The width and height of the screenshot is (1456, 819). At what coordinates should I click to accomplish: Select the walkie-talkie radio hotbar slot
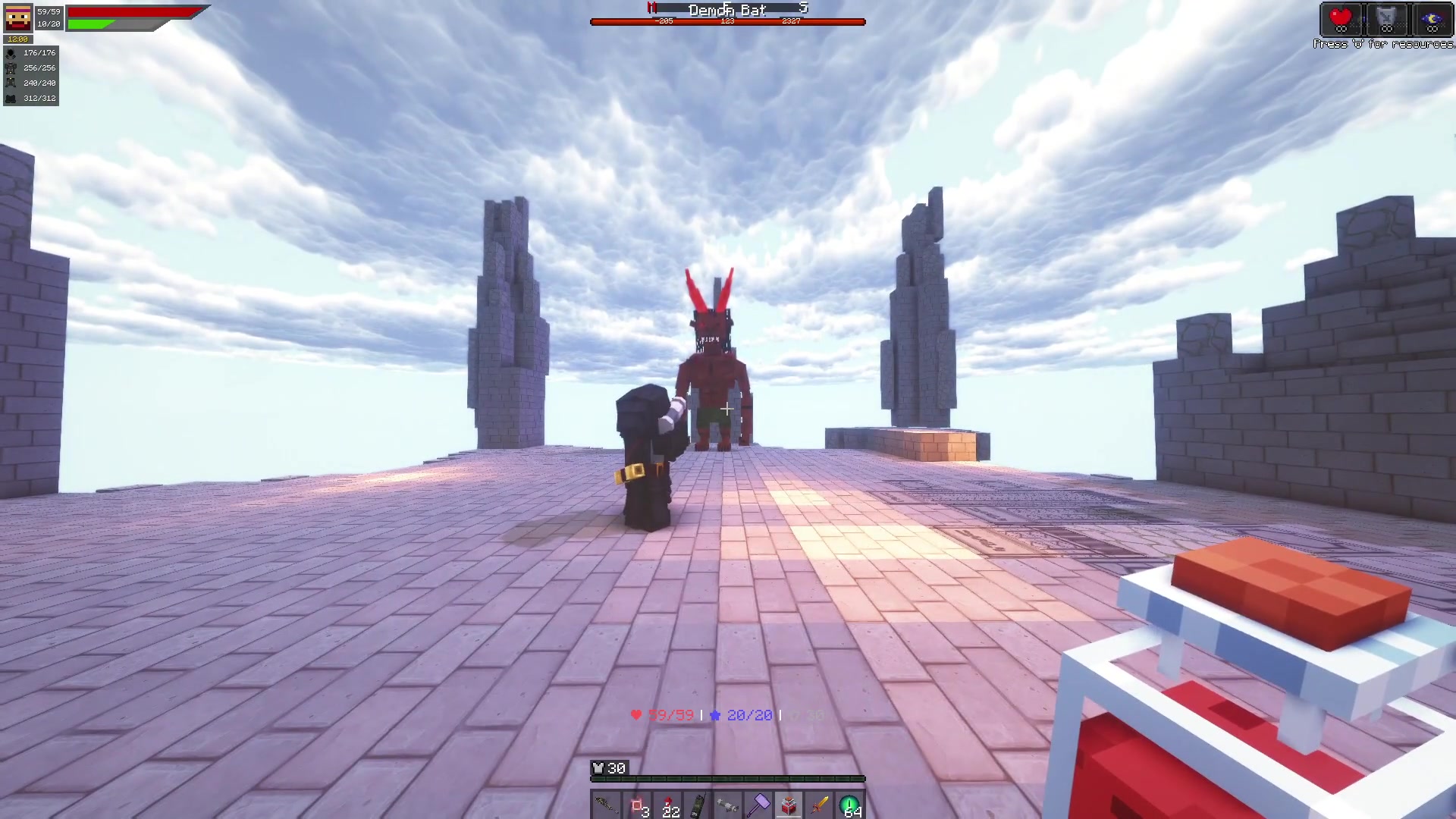point(698,805)
